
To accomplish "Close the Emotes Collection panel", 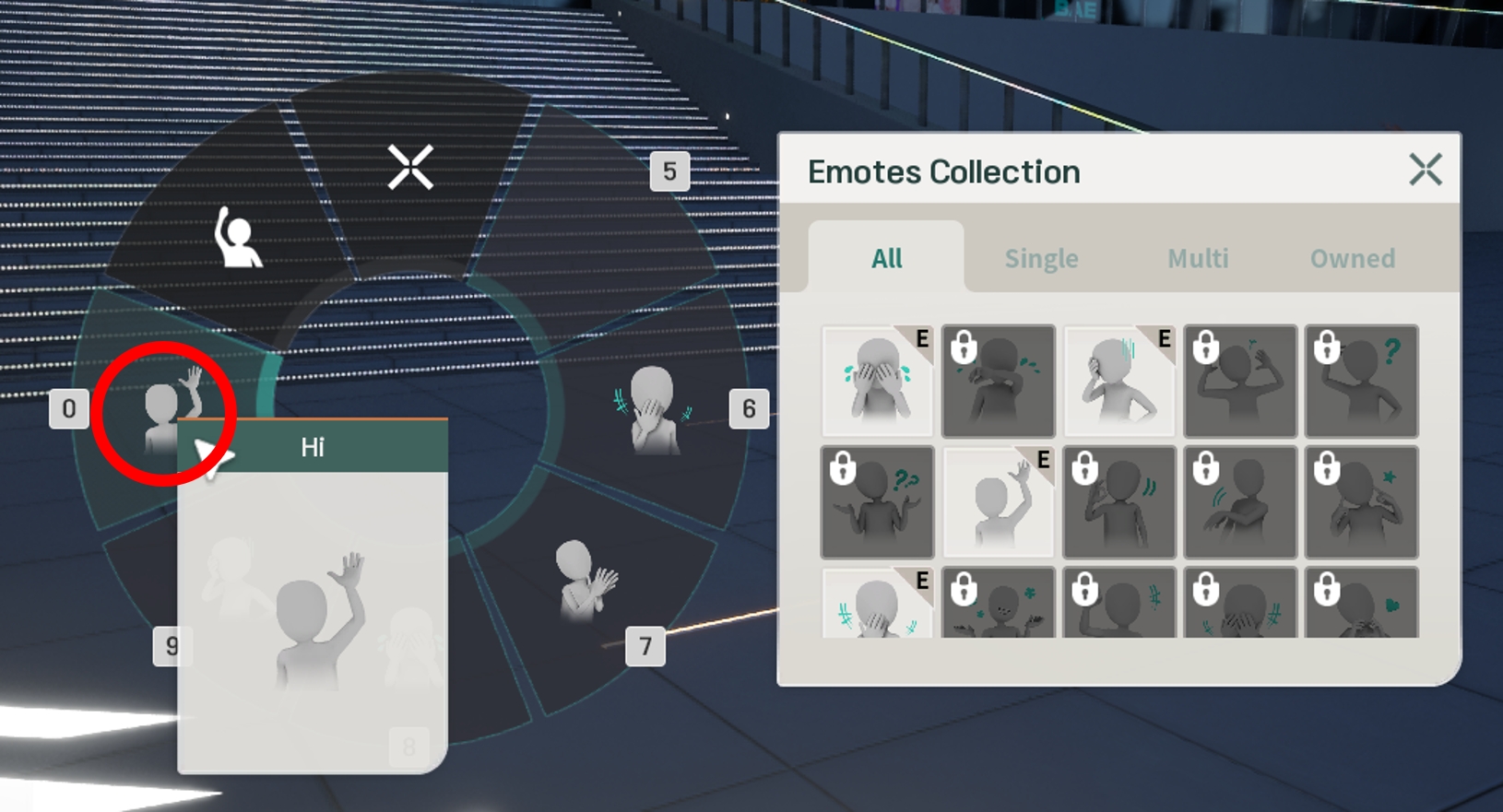I will (1425, 170).
